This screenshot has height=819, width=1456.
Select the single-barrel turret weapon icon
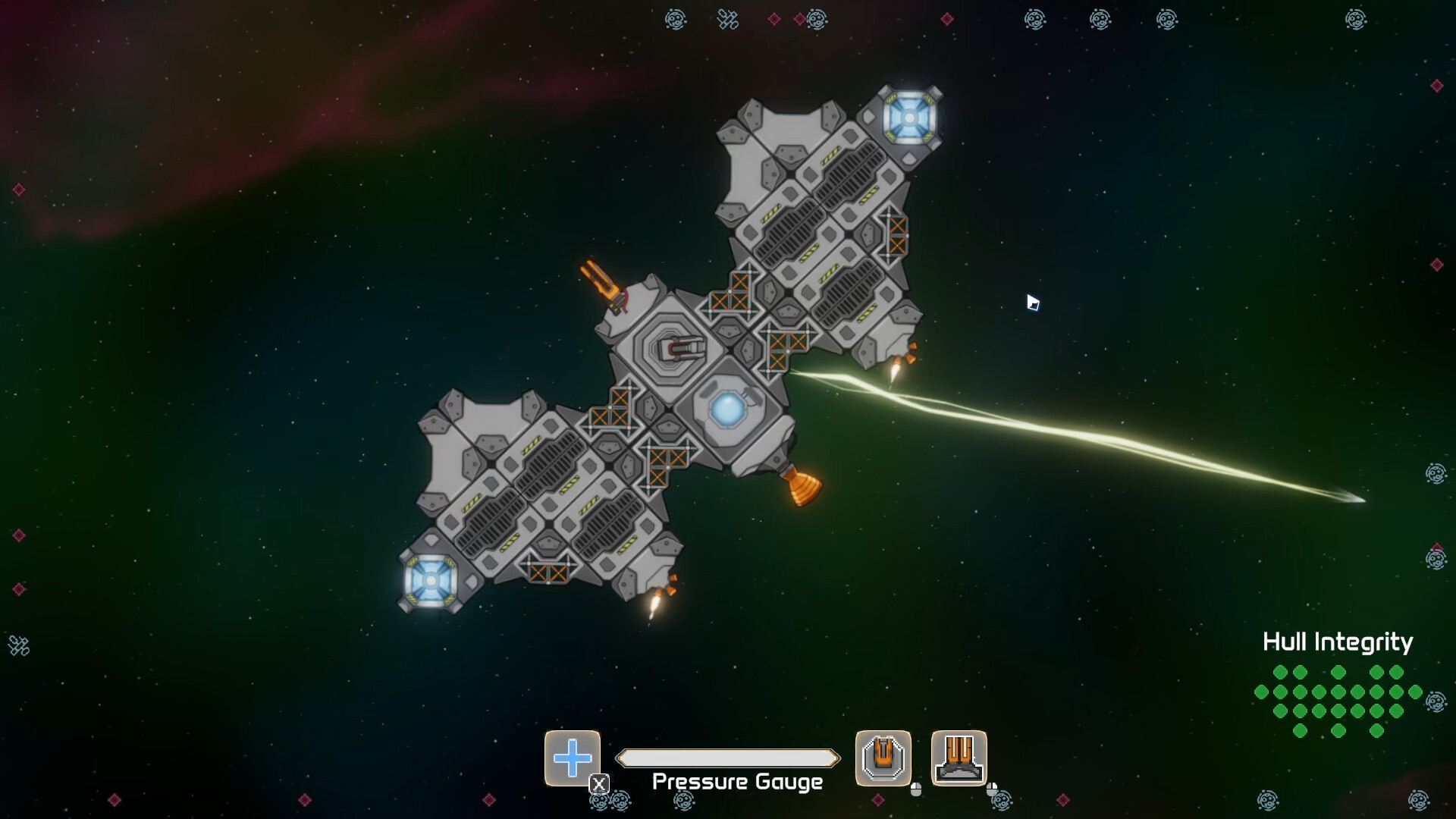883,758
